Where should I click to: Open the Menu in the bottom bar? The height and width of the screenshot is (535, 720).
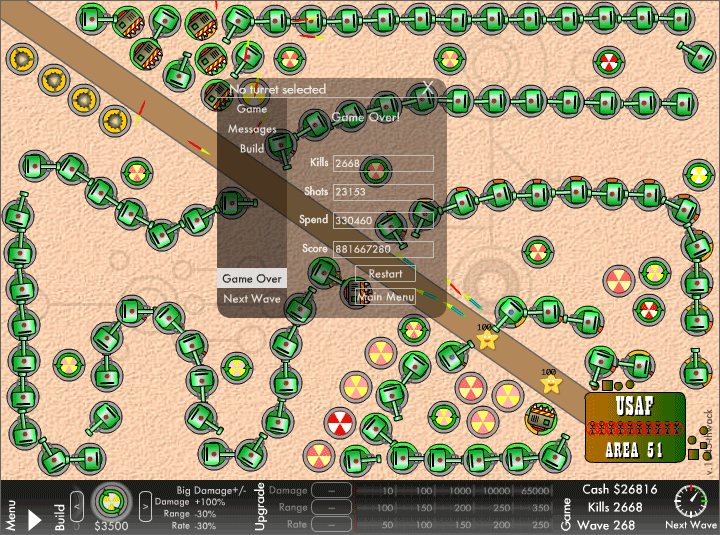[10, 508]
